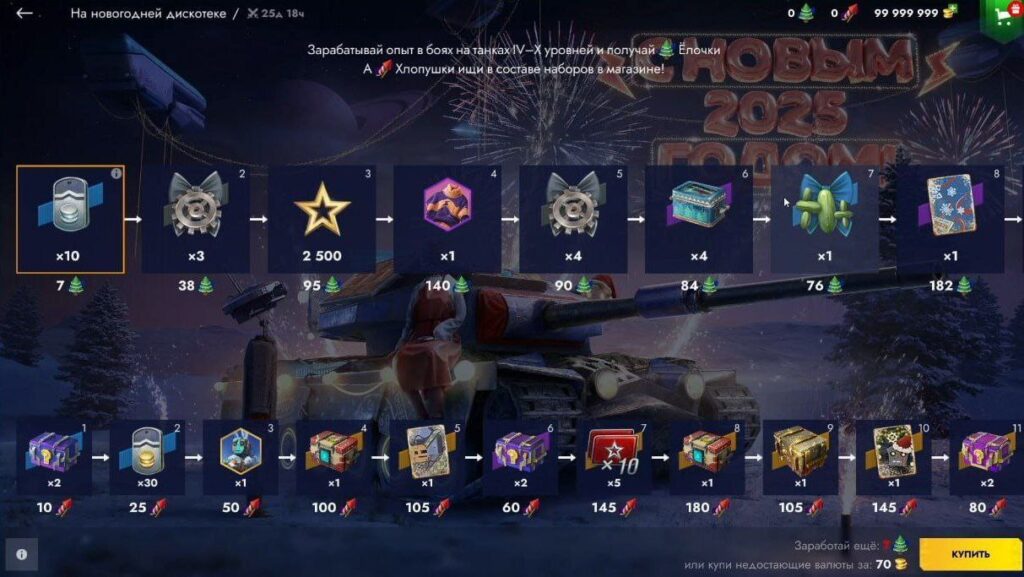Open the green shopping cart store
Image resolution: width=1024 pixels, height=577 pixels.
1001,13
